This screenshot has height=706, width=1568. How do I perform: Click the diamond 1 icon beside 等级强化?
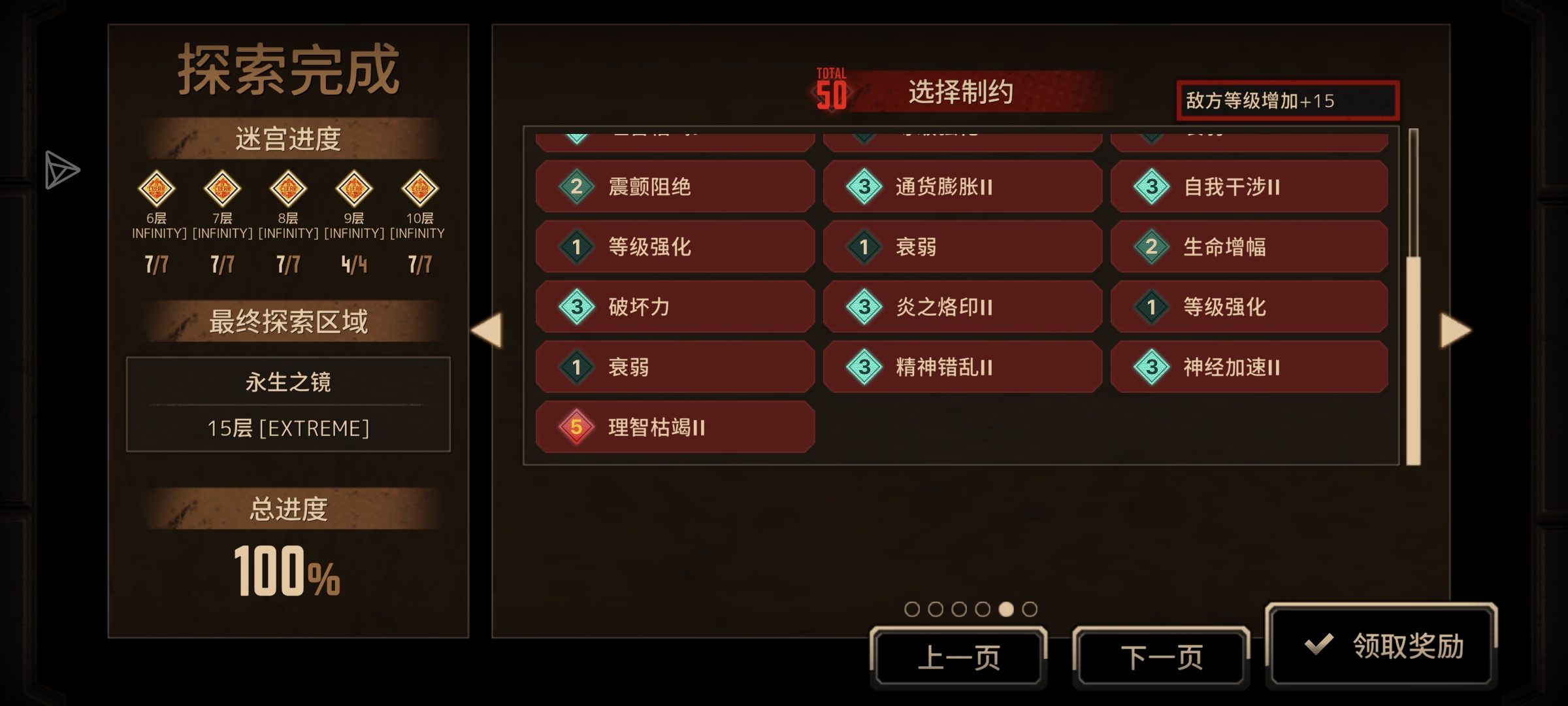pos(577,246)
